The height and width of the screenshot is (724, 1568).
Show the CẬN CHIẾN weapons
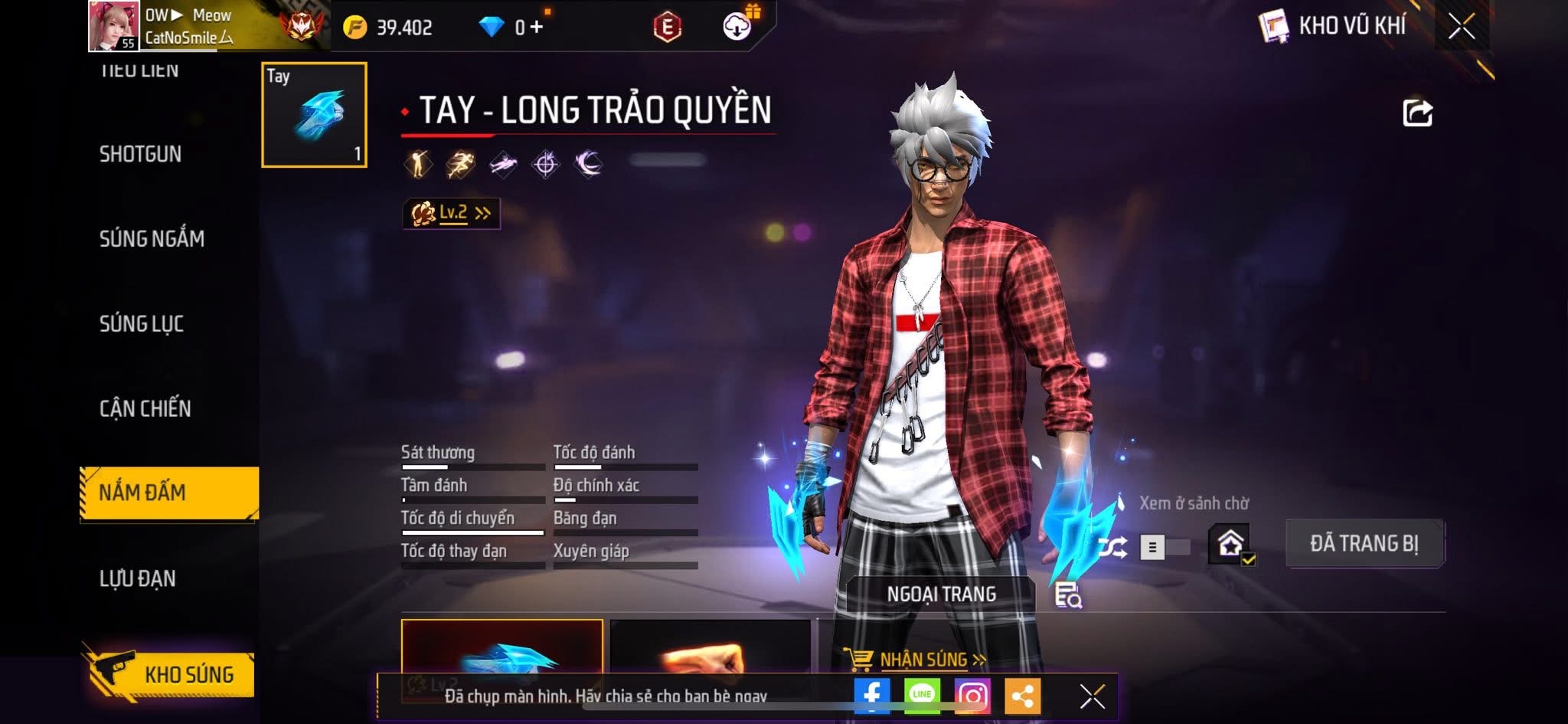[145, 408]
